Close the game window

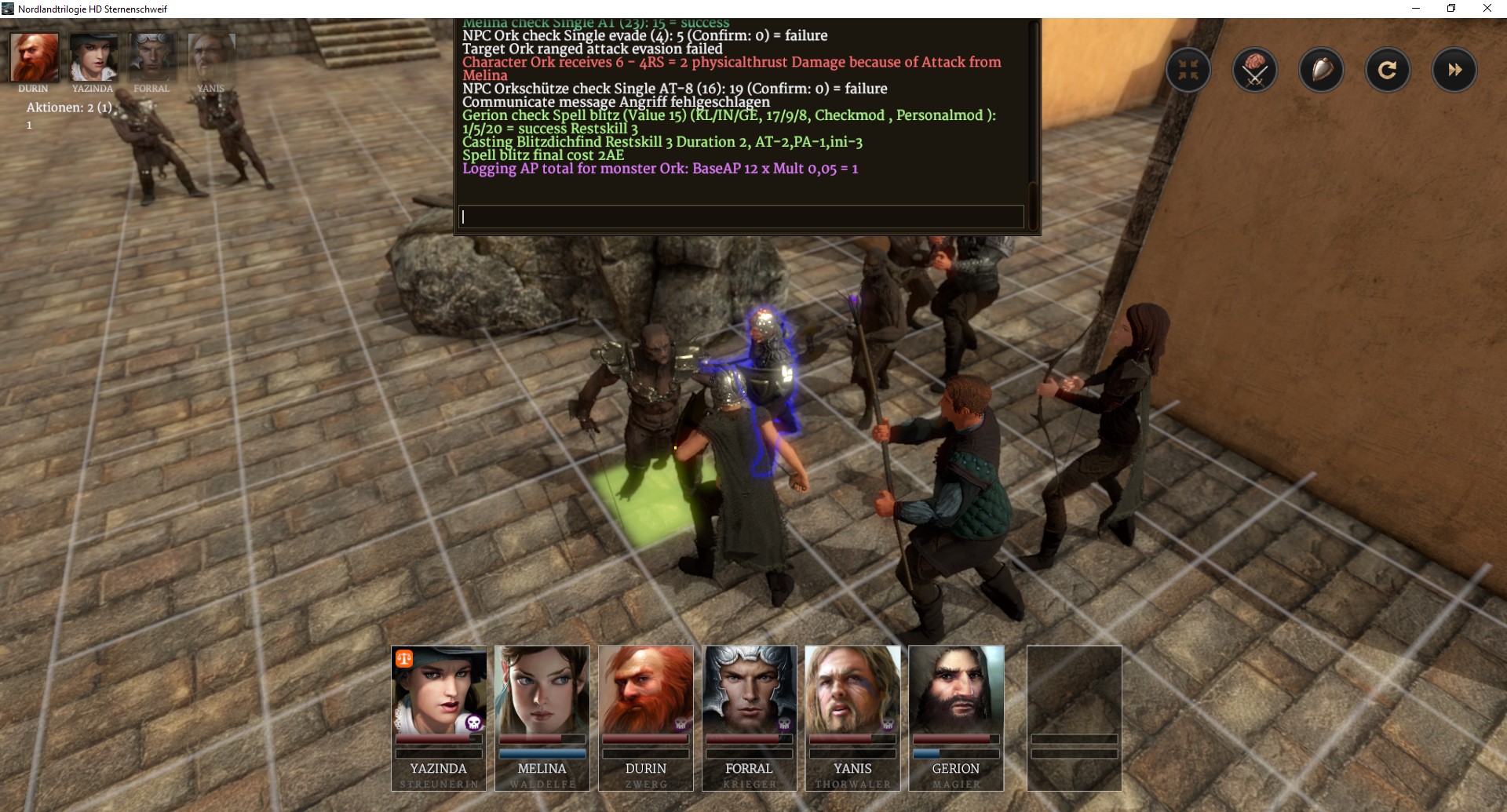tap(1487, 9)
